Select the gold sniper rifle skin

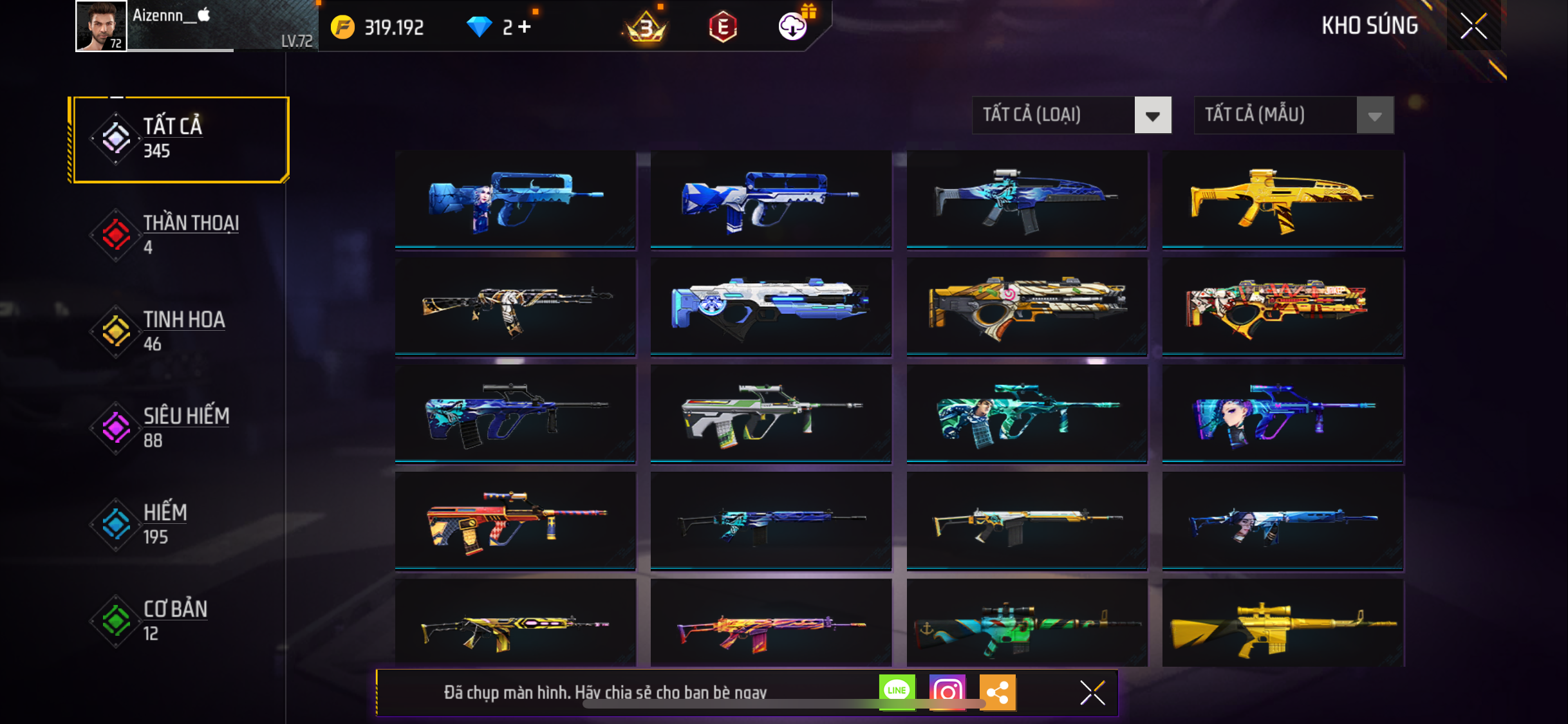point(1282,624)
